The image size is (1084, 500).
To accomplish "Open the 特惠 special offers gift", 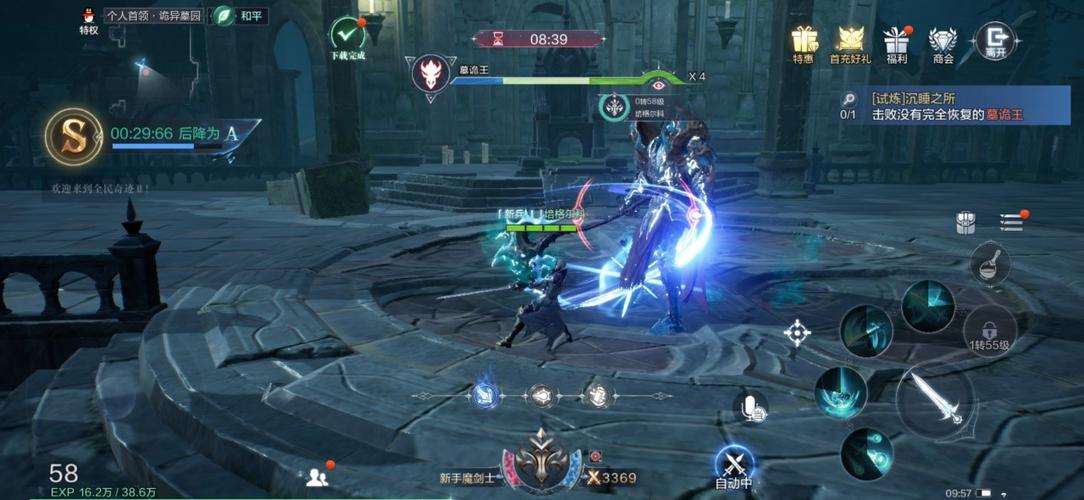I will [804, 40].
